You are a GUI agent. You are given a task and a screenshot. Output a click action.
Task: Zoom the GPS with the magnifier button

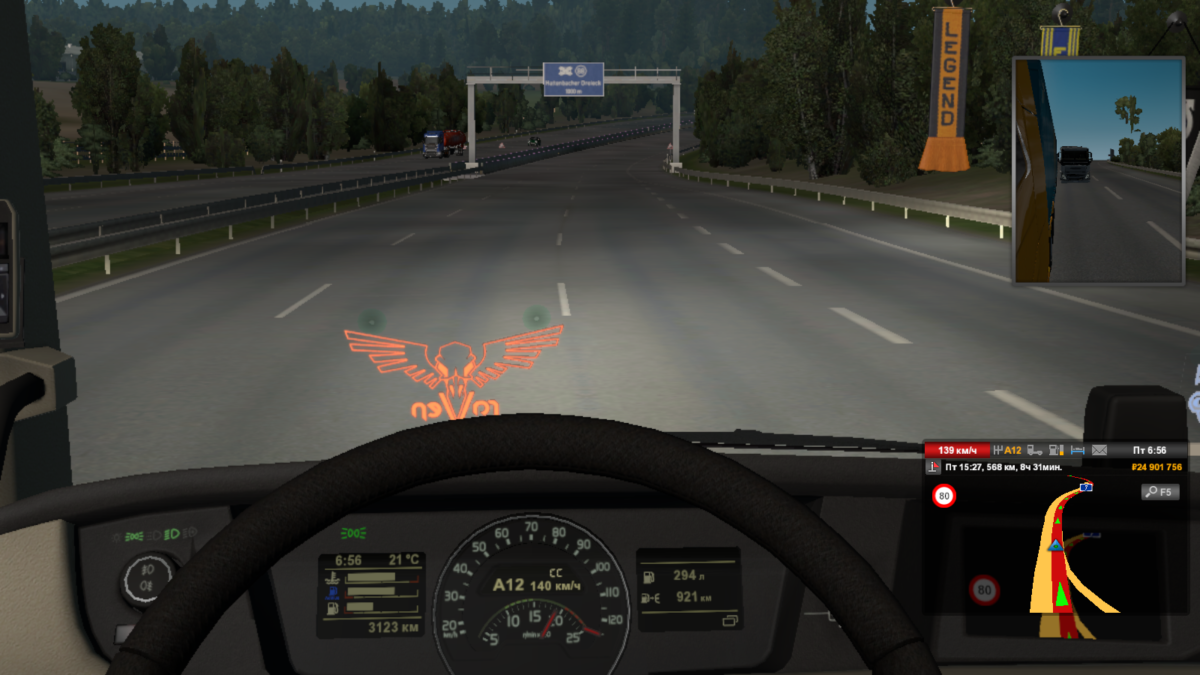pos(1160,492)
